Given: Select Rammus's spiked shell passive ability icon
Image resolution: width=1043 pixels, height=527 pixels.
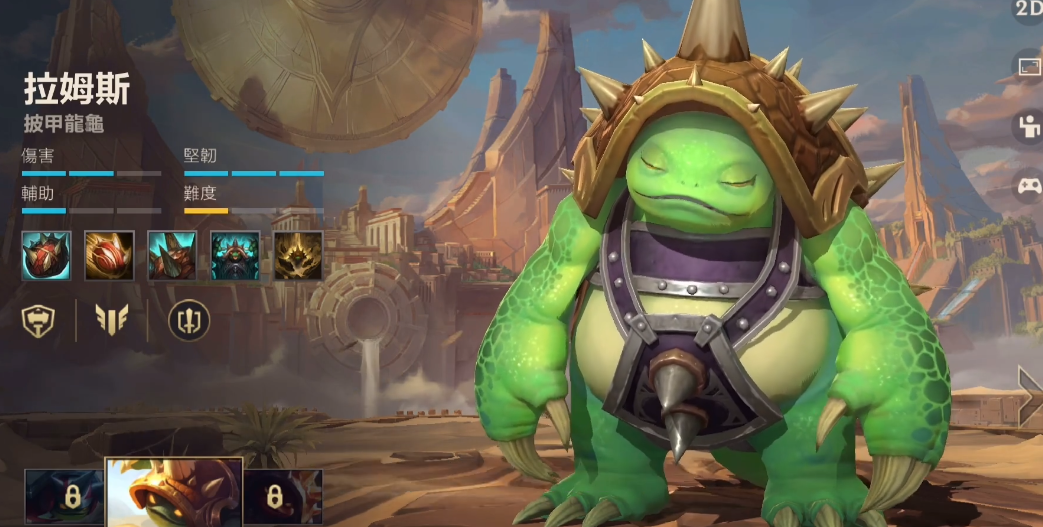Looking at the screenshot, I should click(x=46, y=255).
